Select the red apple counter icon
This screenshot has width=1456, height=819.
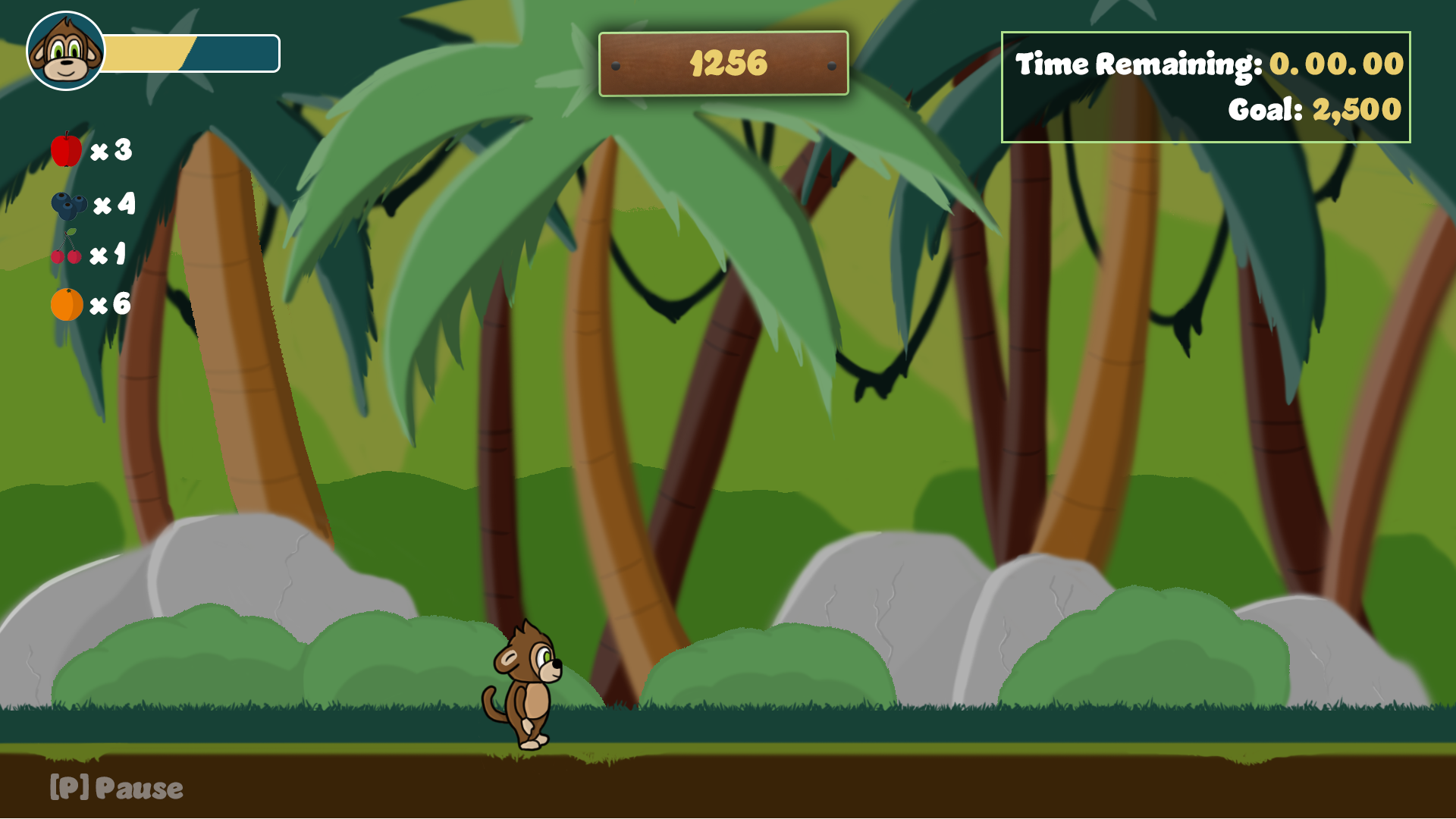(66, 149)
